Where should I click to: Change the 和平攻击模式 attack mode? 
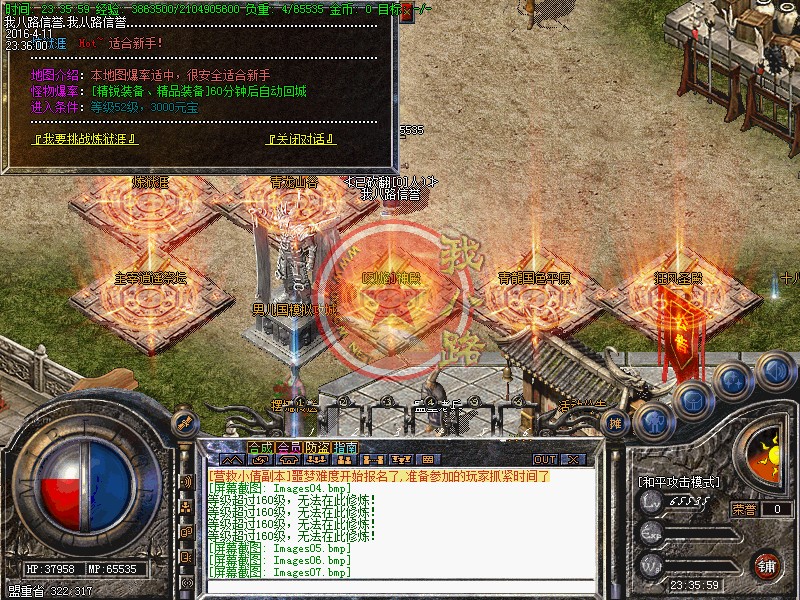click(x=678, y=482)
